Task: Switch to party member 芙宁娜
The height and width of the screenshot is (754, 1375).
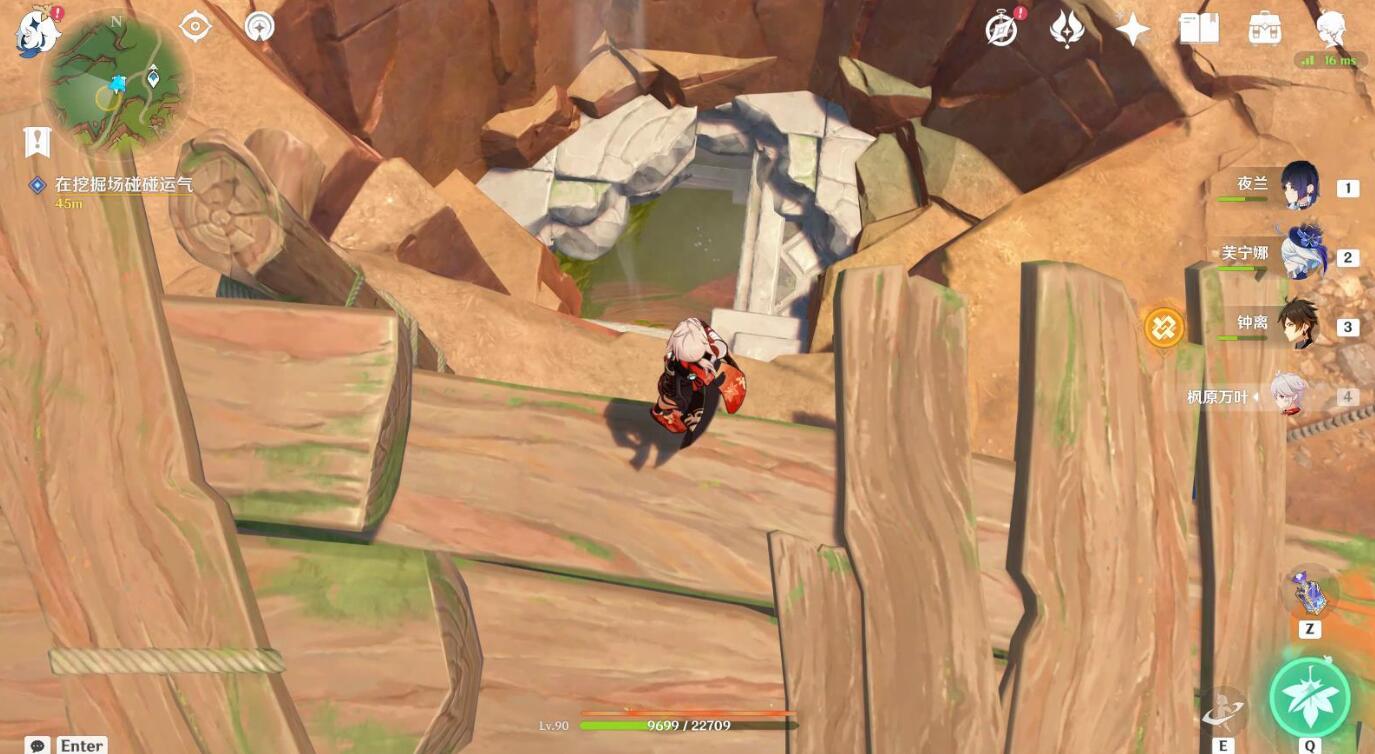Action: point(1299,256)
